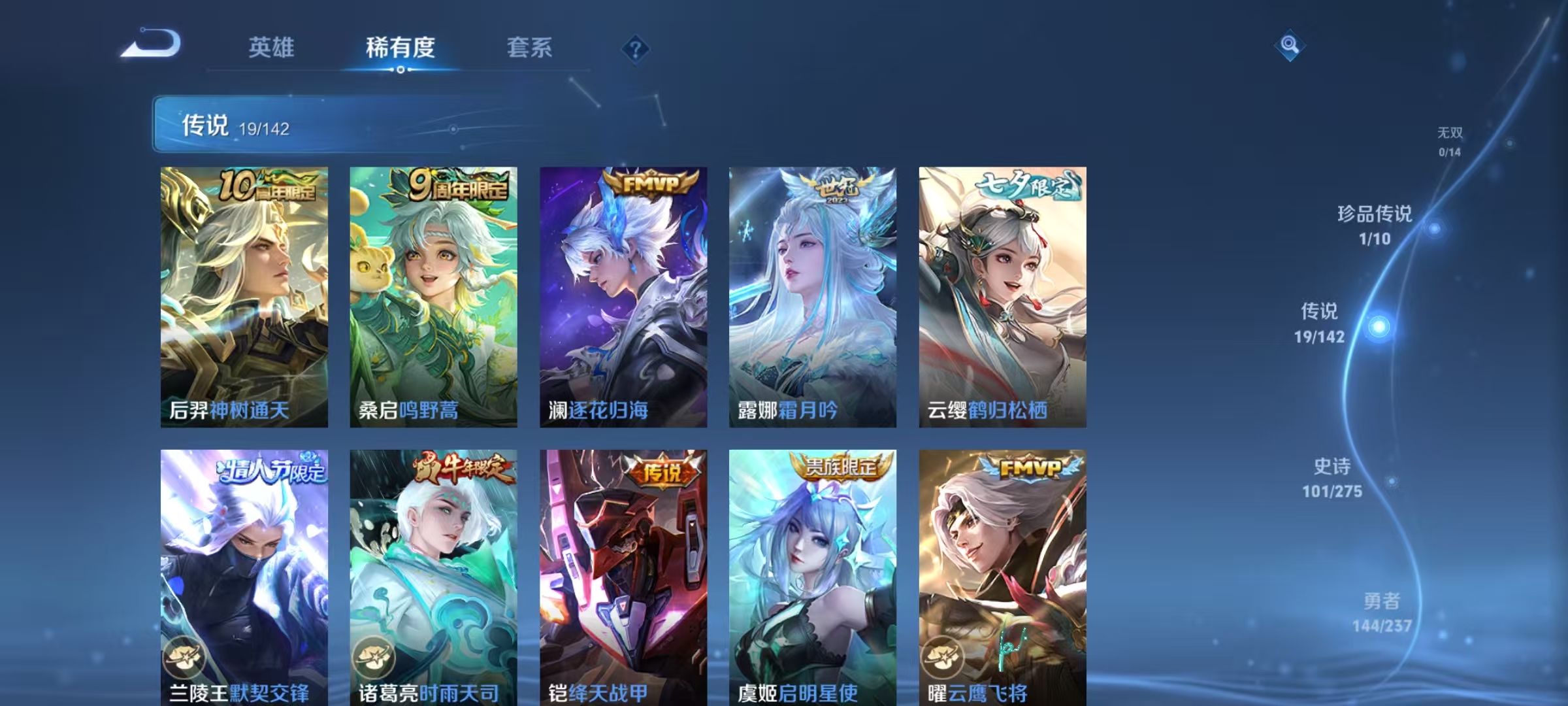Open the magnifier search icon
This screenshot has width=1568, height=706.
tap(1290, 46)
